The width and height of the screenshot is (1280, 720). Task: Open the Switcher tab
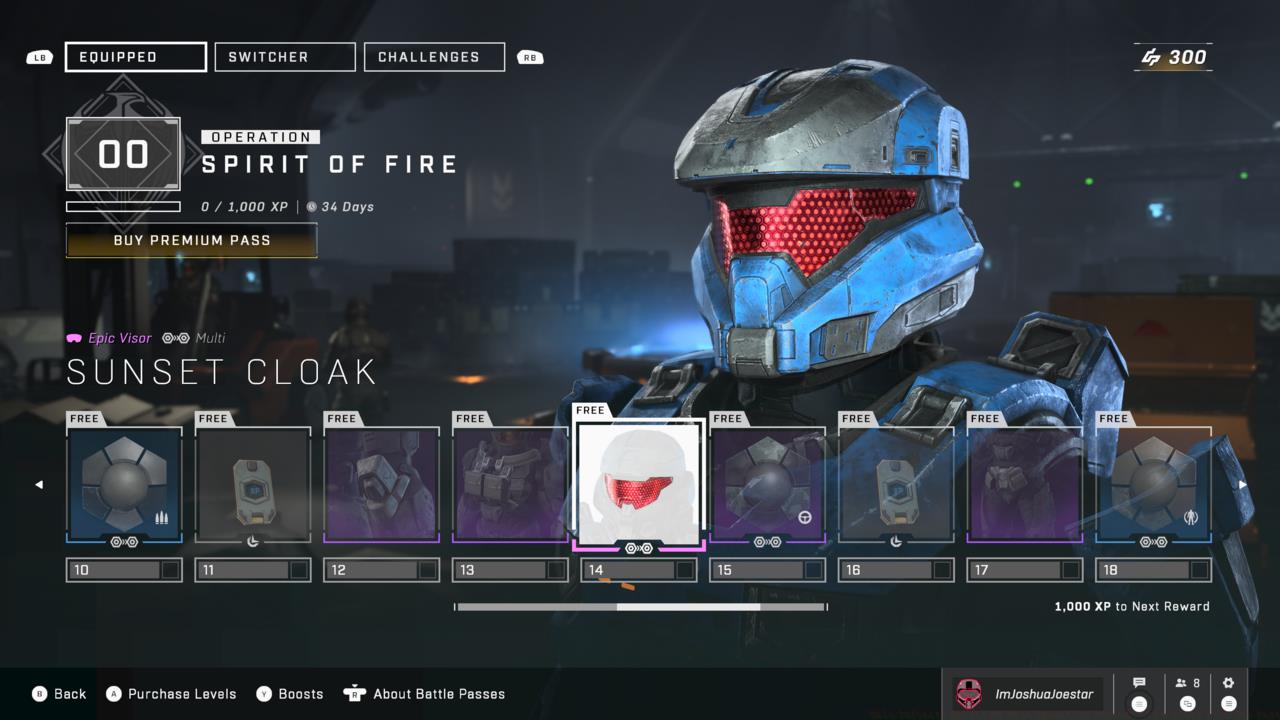(285, 57)
